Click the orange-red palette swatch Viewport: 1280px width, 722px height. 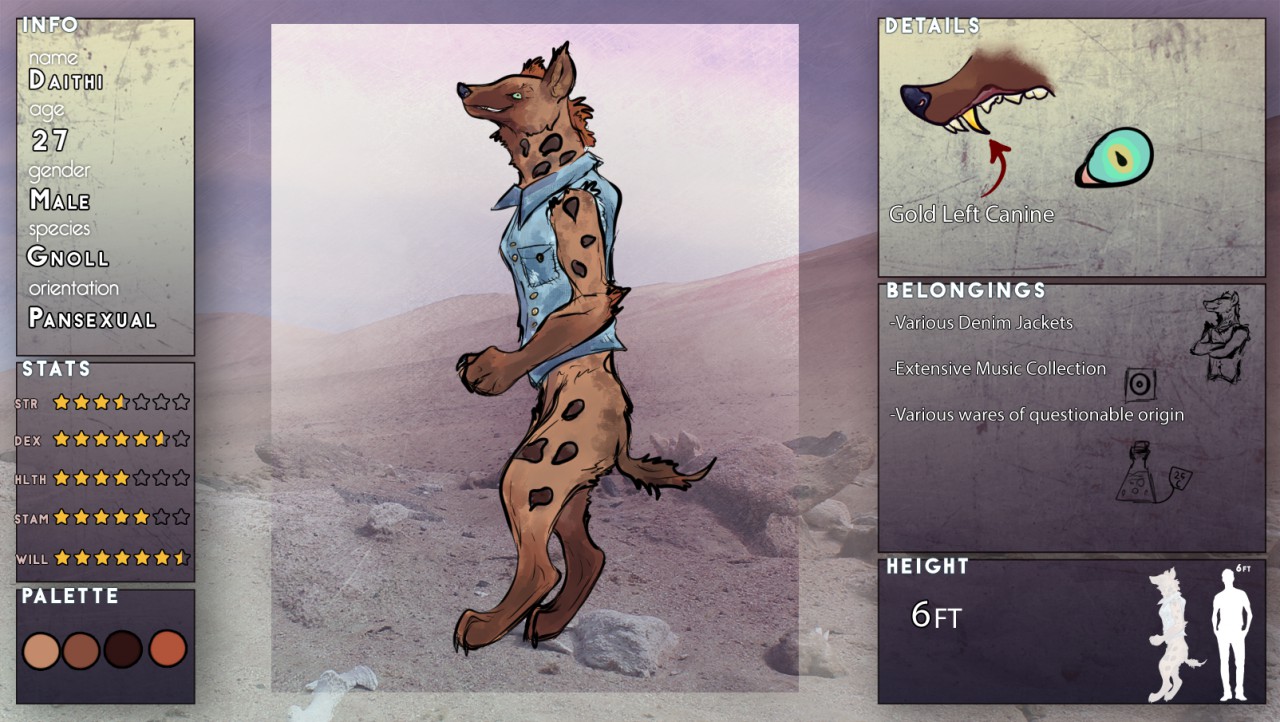coord(168,648)
